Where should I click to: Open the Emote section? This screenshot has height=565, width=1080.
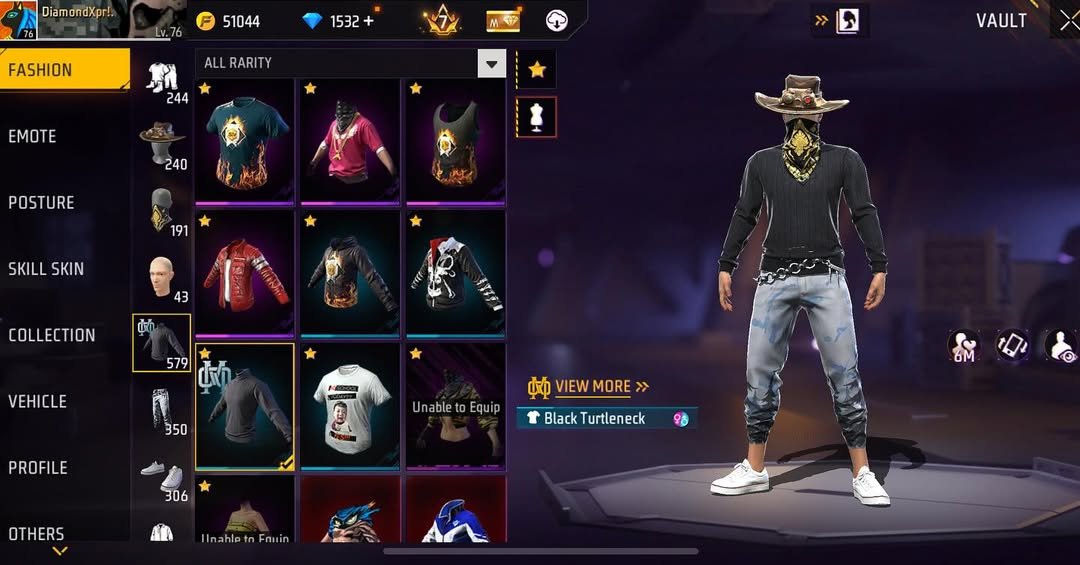pos(33,136)
